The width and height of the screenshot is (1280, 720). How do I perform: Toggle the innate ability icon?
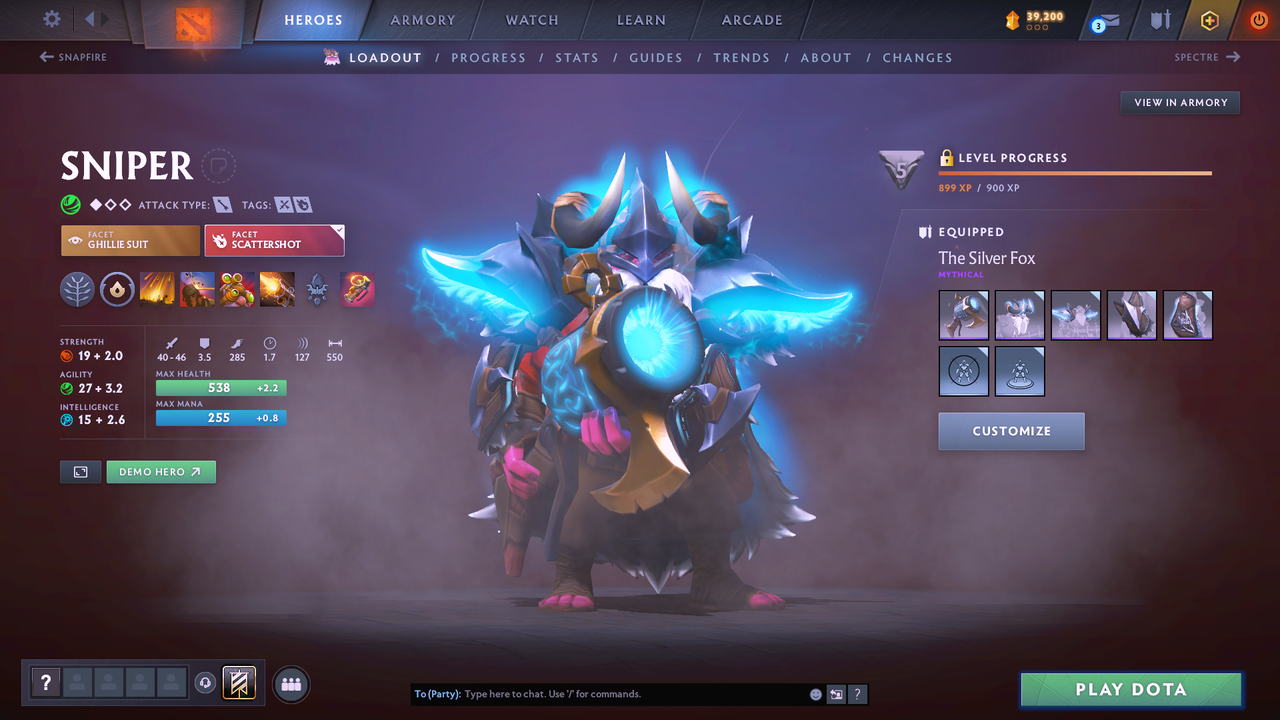(x=117, y=290)
